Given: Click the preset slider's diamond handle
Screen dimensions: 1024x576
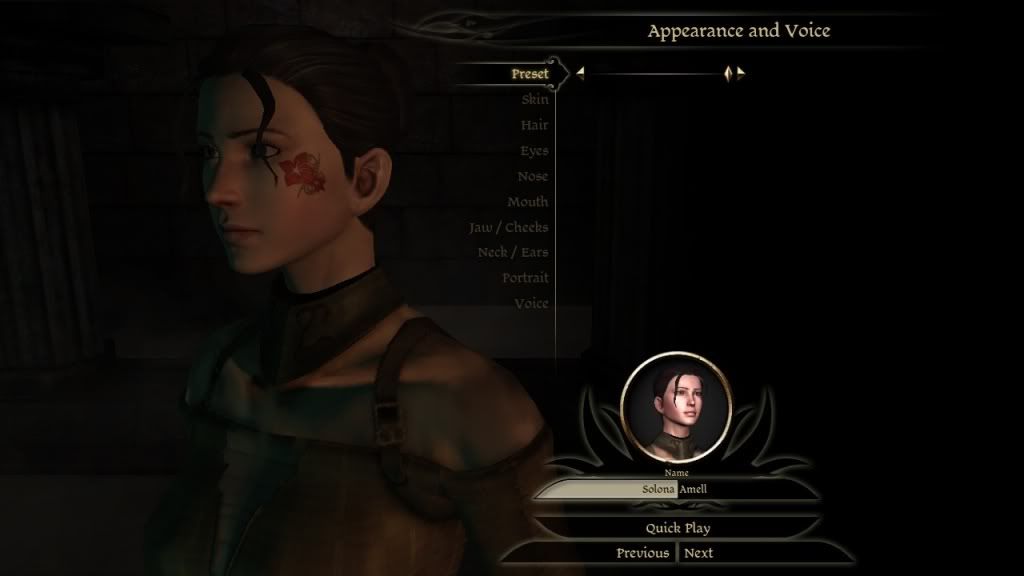Looking at the screenshot, I should coord(729,73).
